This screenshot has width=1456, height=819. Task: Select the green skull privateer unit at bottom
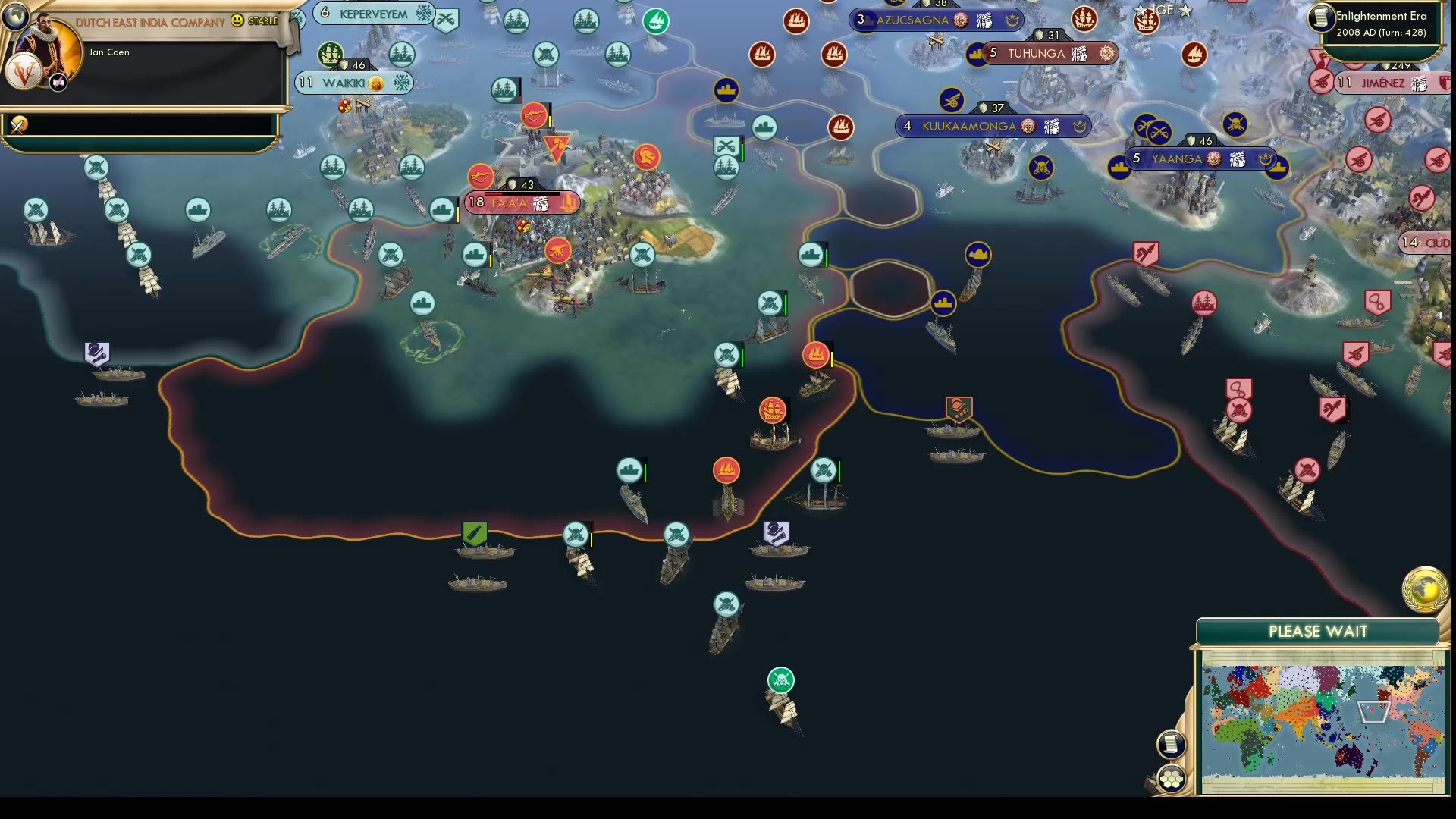pos(780,680)
